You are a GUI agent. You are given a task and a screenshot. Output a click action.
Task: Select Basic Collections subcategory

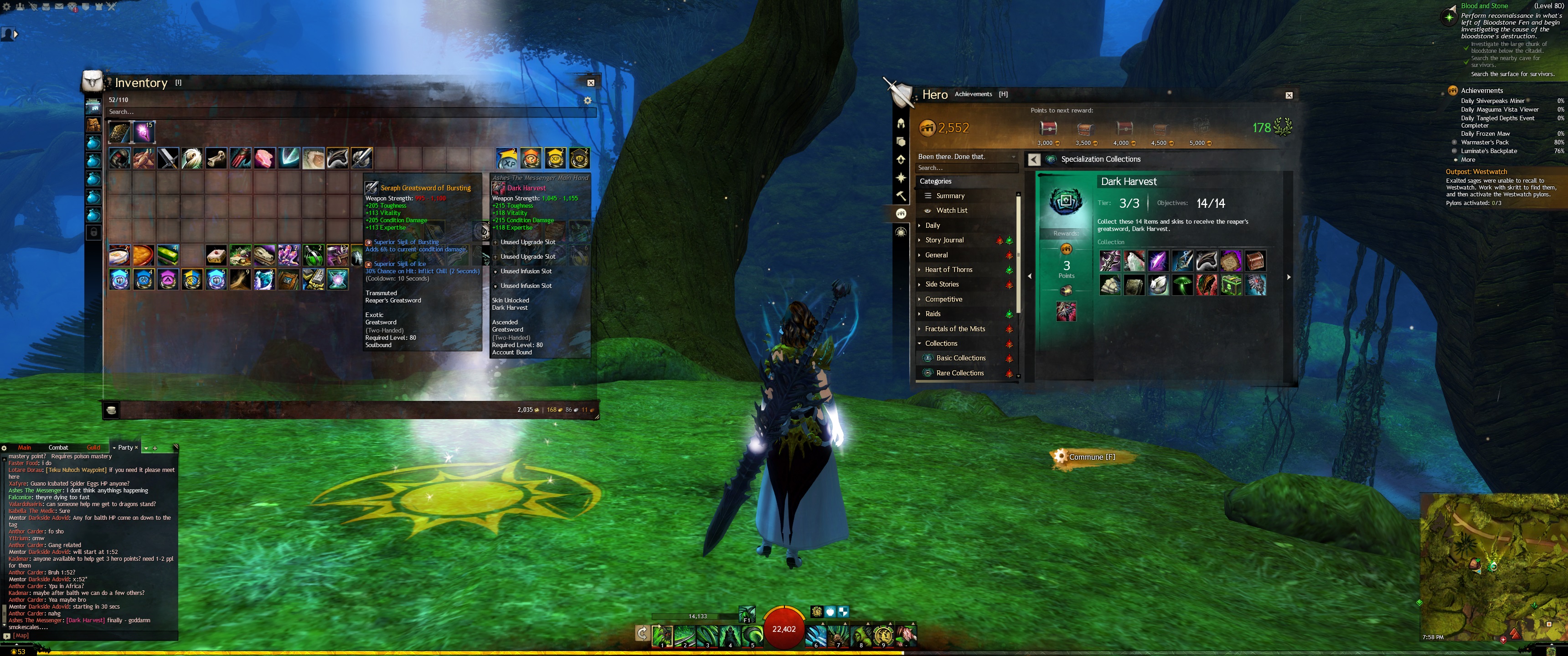pyautogui.click(x=960, y=359)
